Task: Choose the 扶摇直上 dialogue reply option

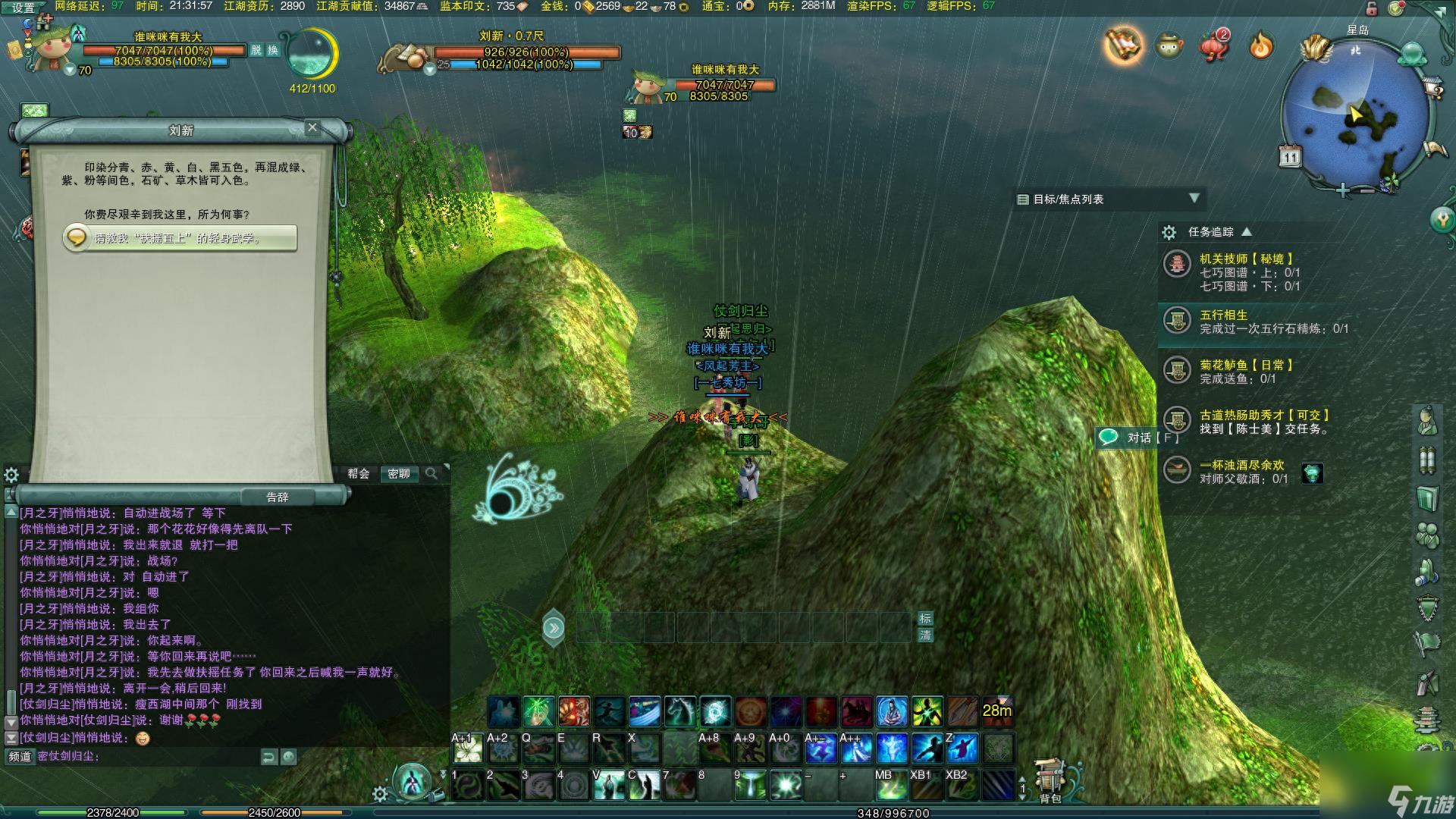Action: [x=180, y=238]
